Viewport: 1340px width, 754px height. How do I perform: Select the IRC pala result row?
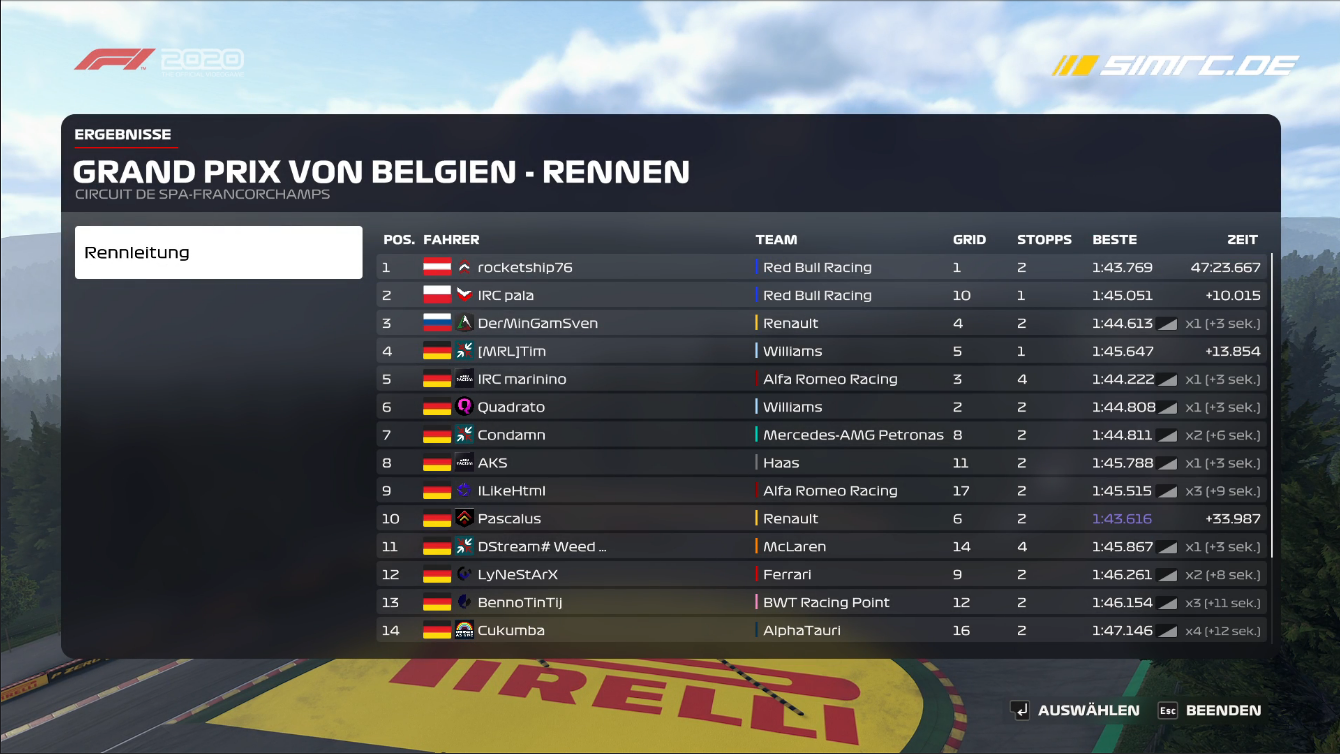point(820,295)
